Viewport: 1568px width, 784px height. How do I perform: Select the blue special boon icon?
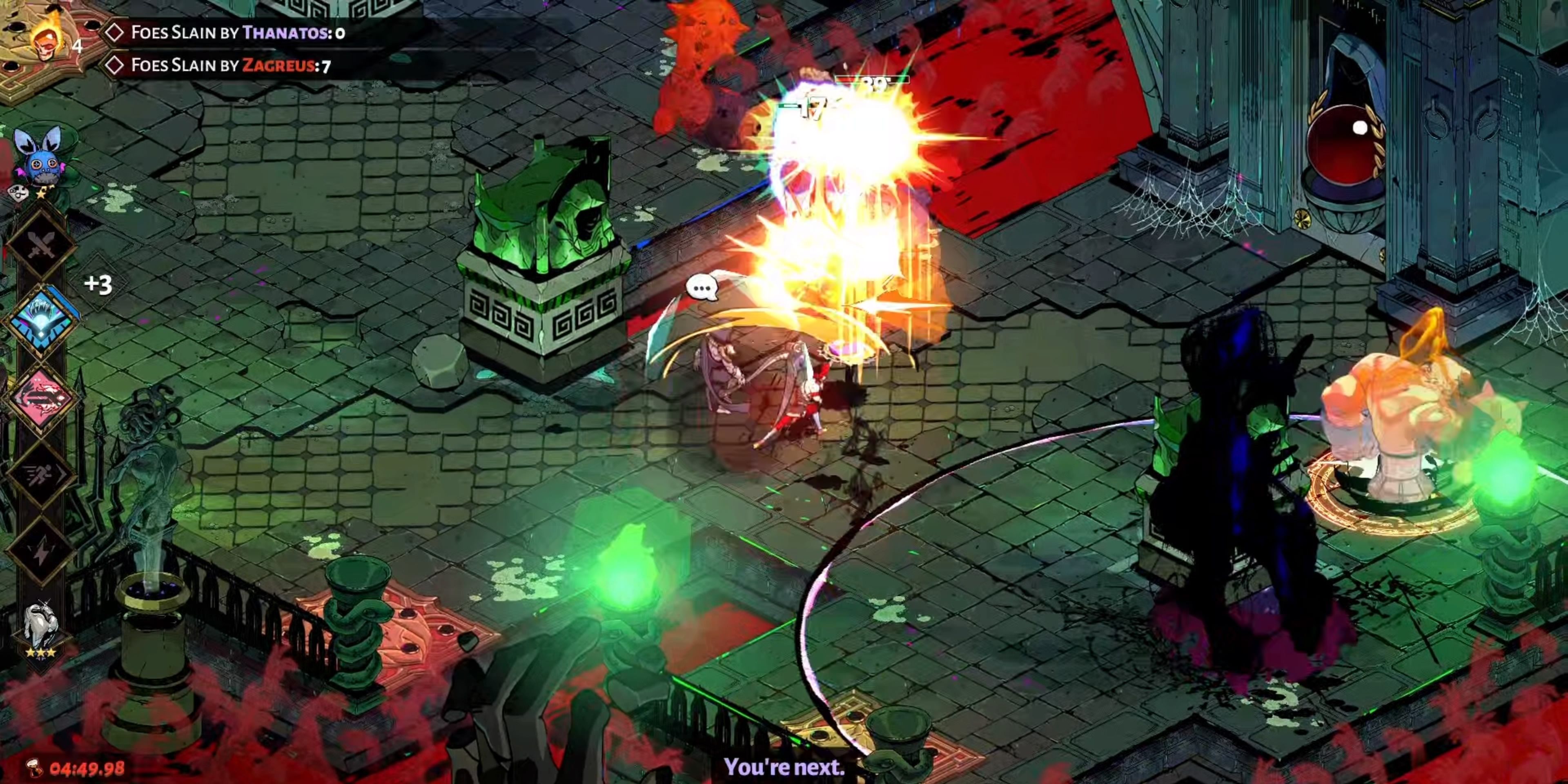pos(41,320)
